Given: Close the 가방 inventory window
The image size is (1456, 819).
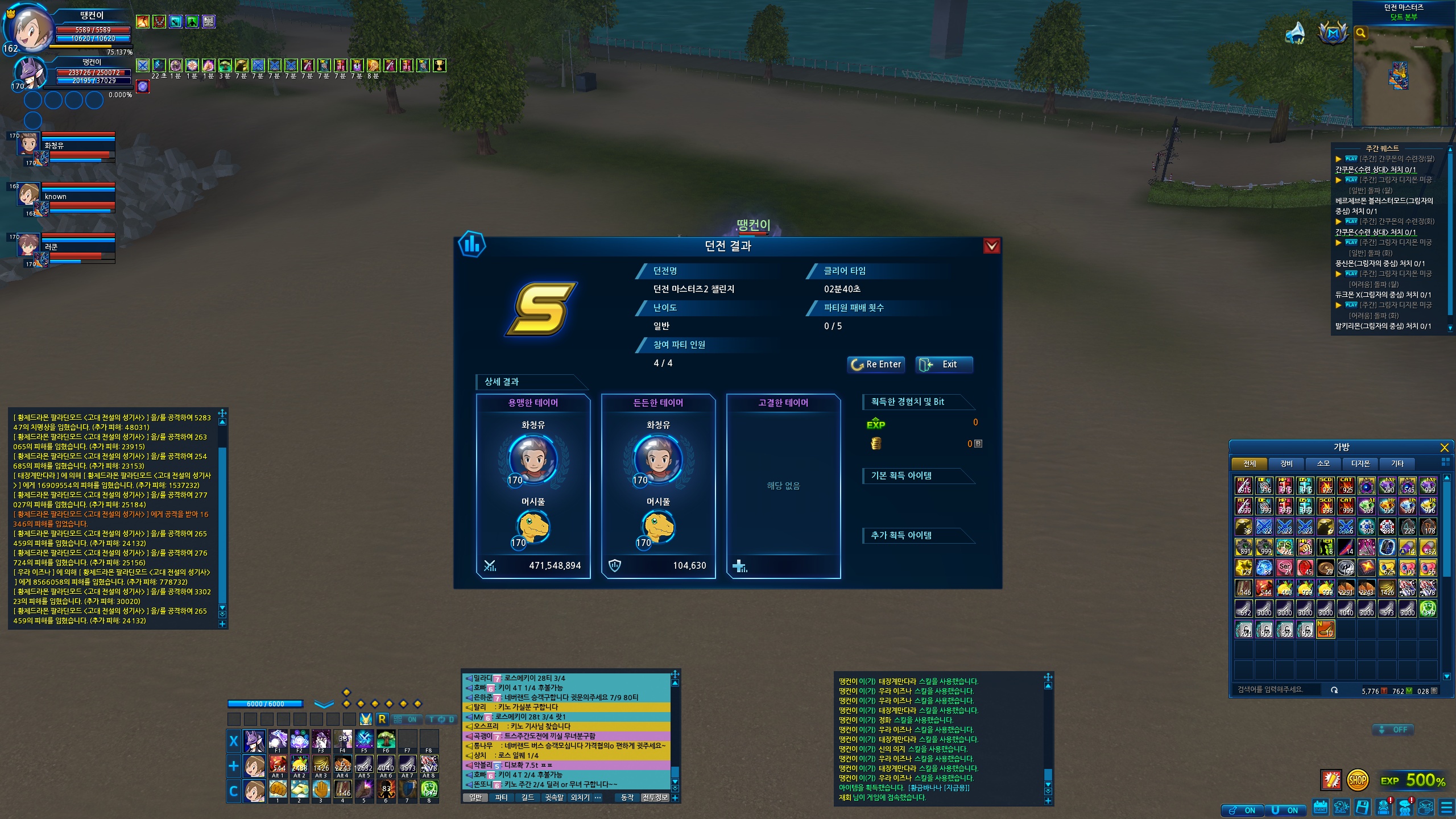Looking at the screenshot, I should pos(1444,448).
